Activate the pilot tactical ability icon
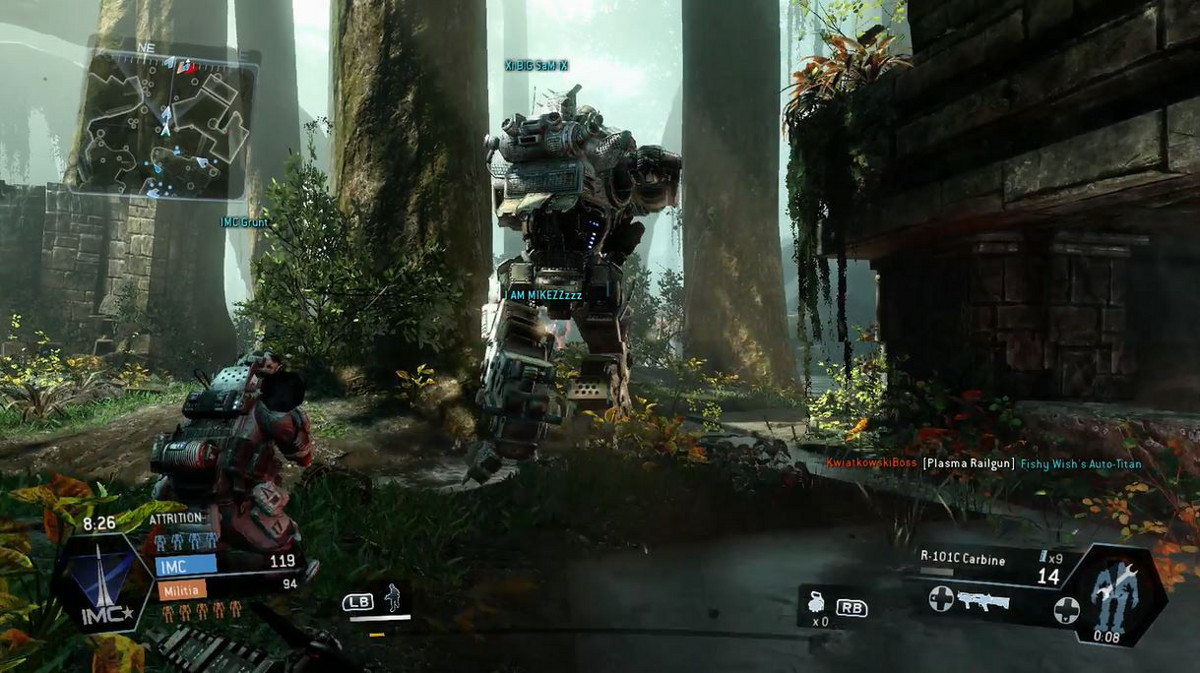Viewport: 1200px width, 673px height. coord(392,597)
